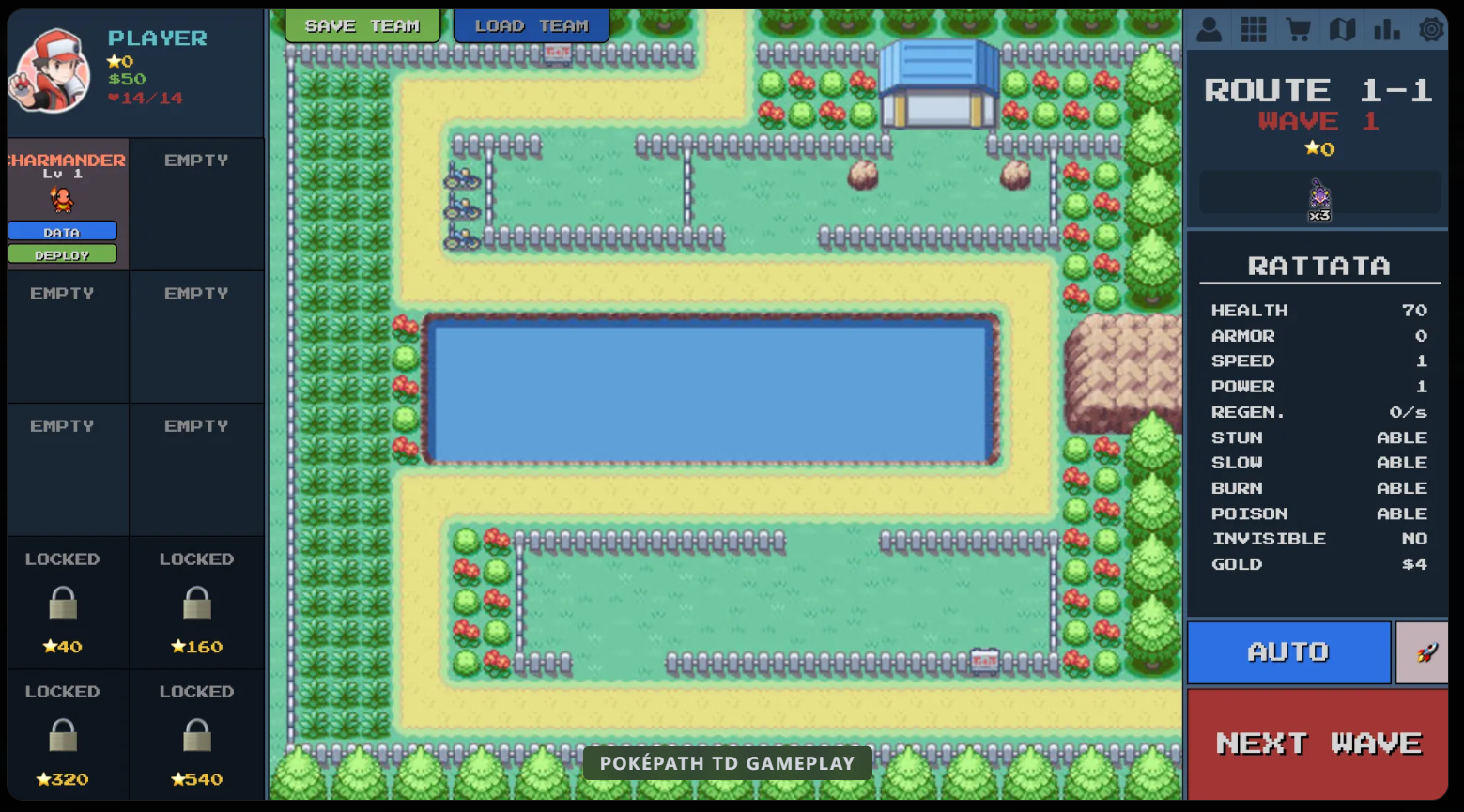Enable AUTO wave starting
This screenshot has height=812, width=1464.
(1287, 651)
